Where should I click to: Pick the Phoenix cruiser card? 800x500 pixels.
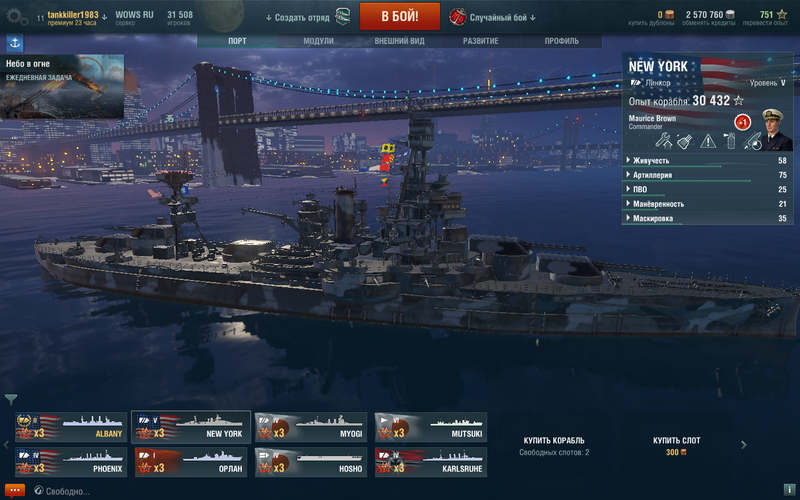(x=68, y=462)
